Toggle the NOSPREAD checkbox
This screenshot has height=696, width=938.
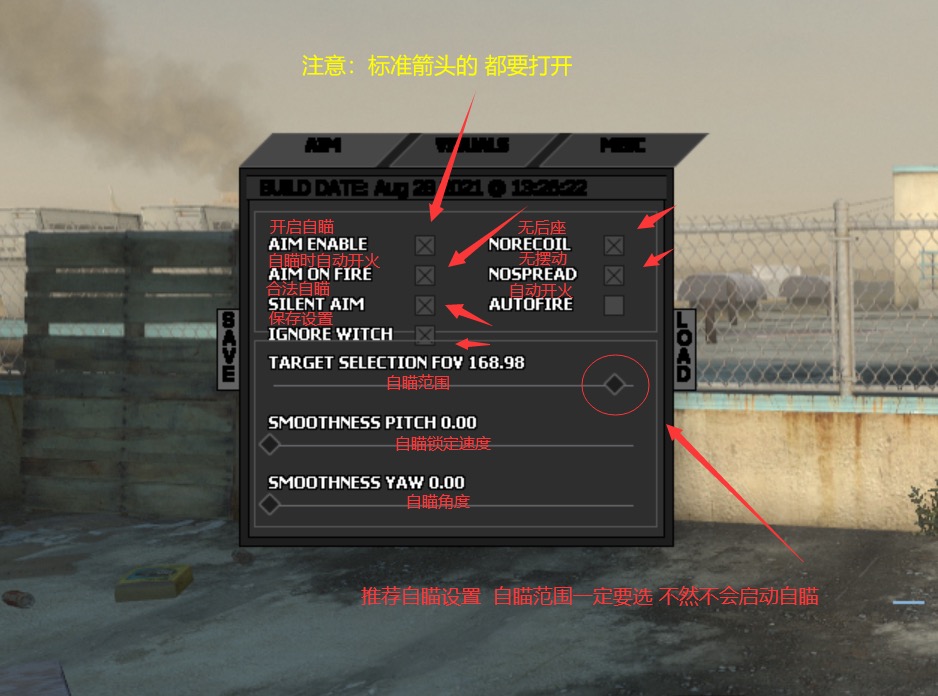coord(614,275)
